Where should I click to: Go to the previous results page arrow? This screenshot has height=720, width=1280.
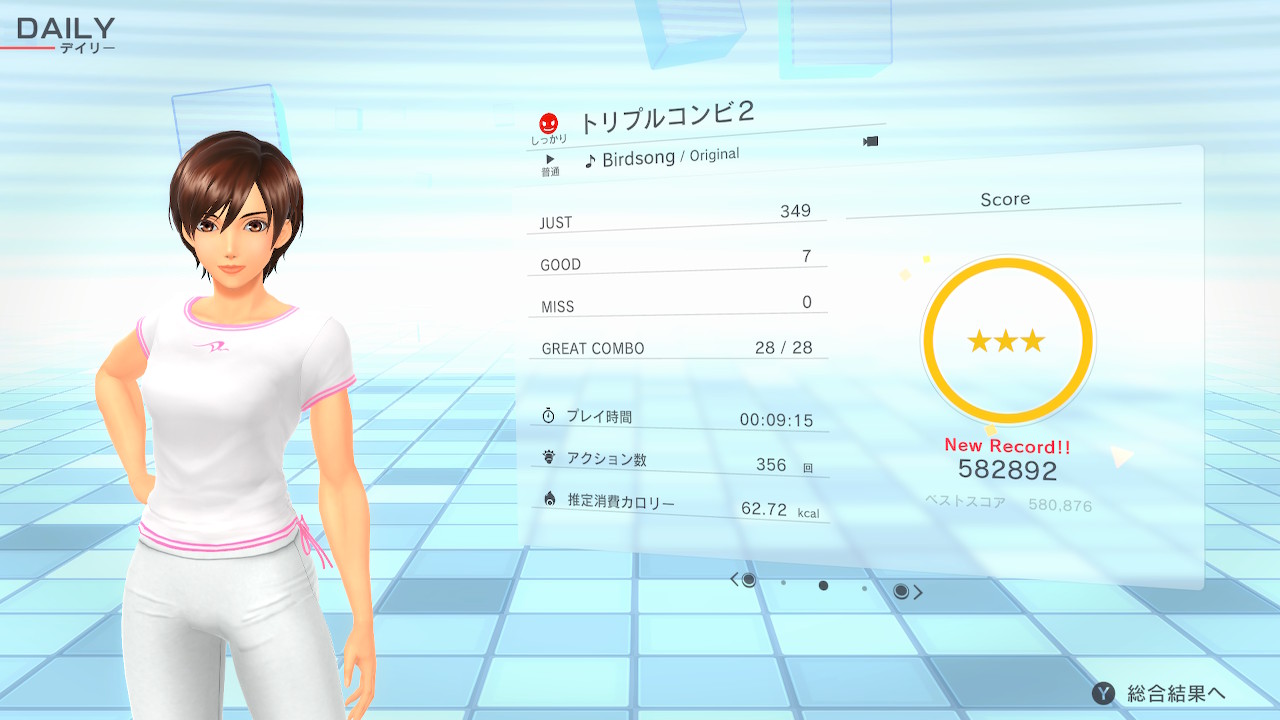coord(735,579)
